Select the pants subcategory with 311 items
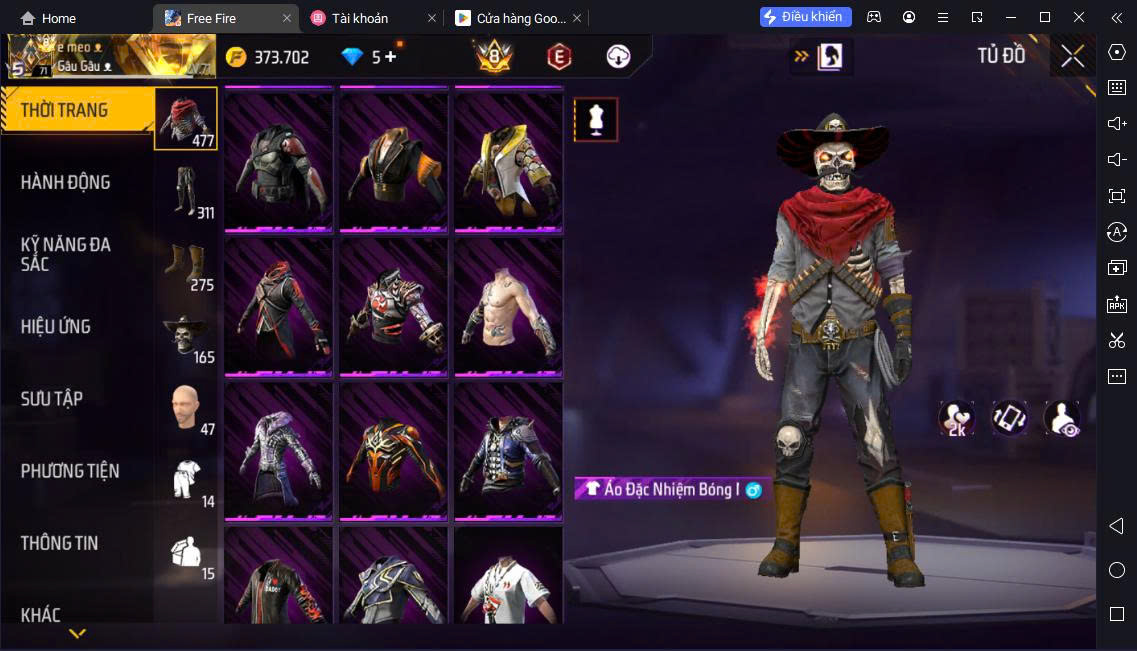The image size is (1137, 651). pos(186,190)
